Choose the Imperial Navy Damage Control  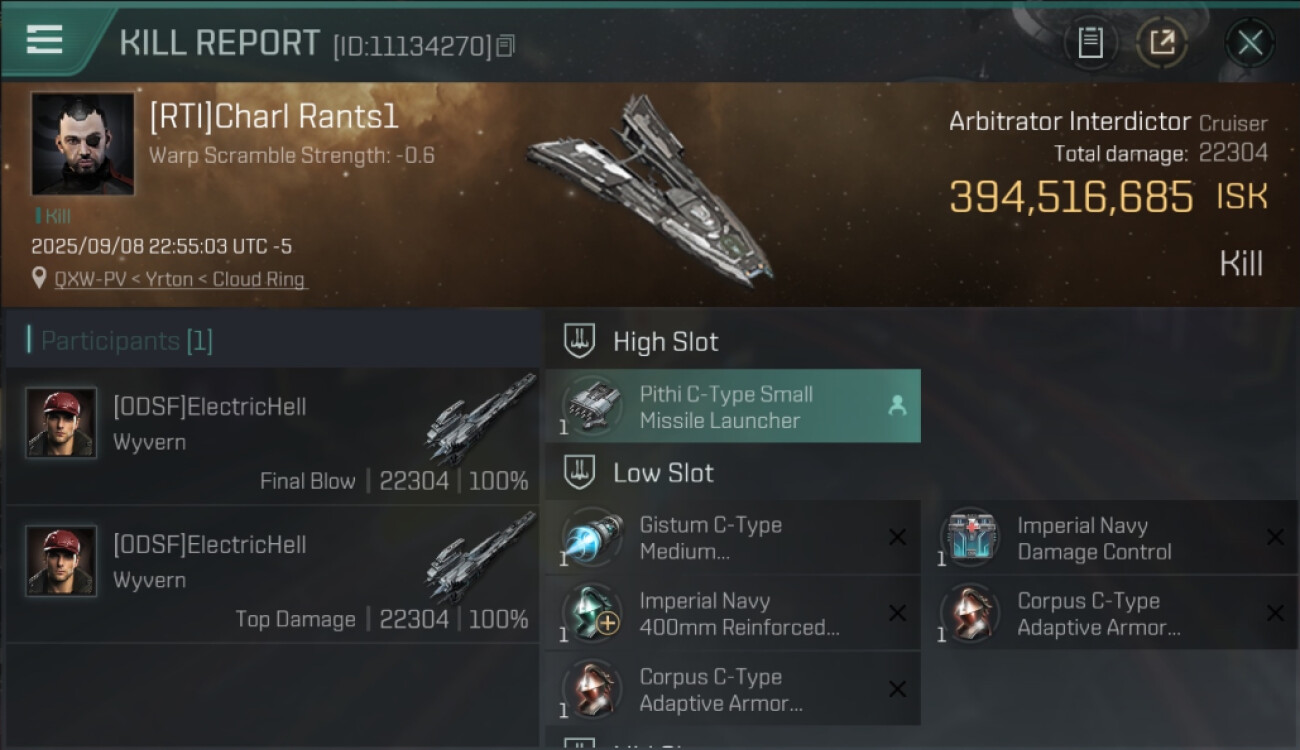point(1110,538)
